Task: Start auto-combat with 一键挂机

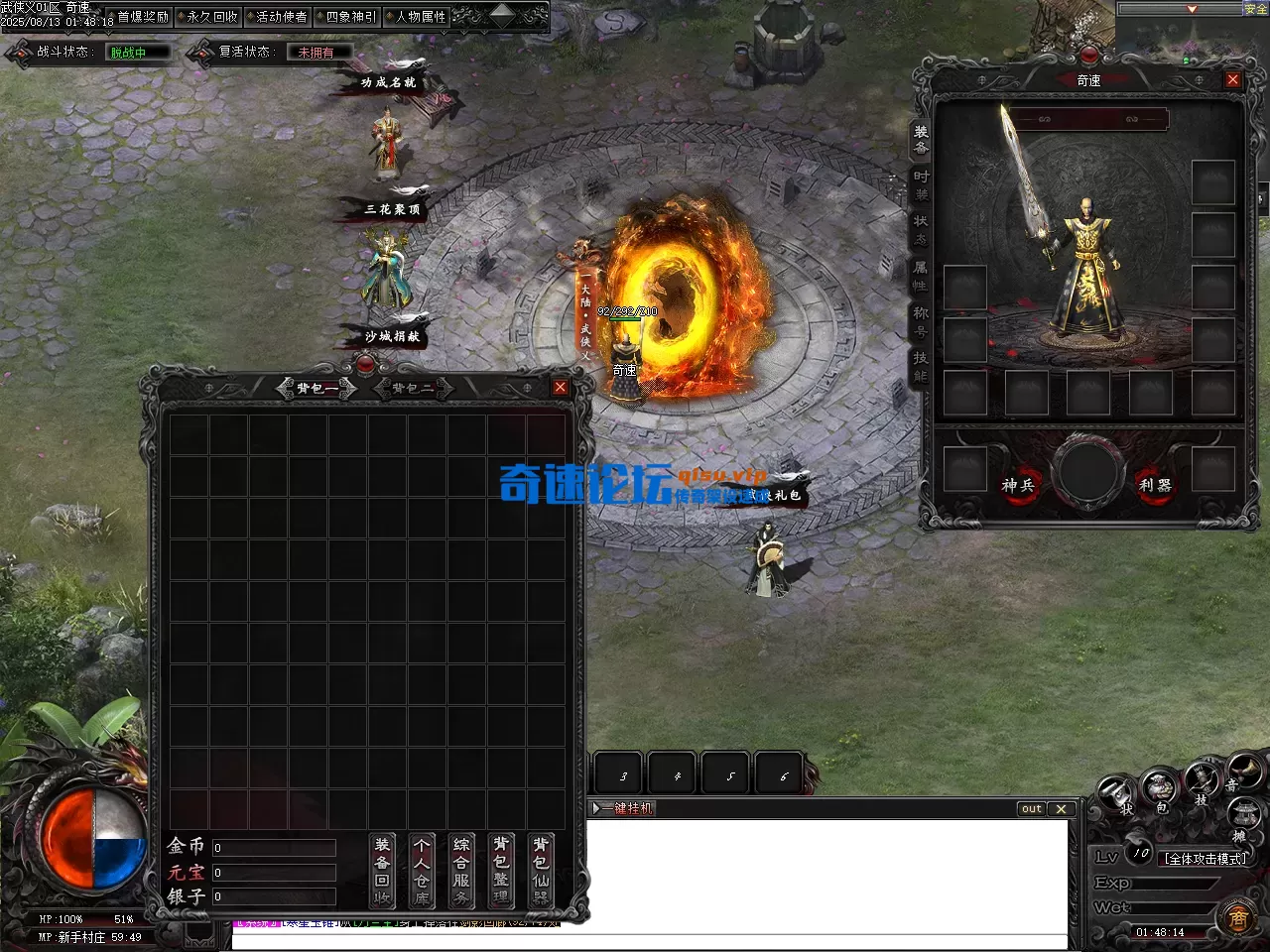Action: tap(626, 808)
